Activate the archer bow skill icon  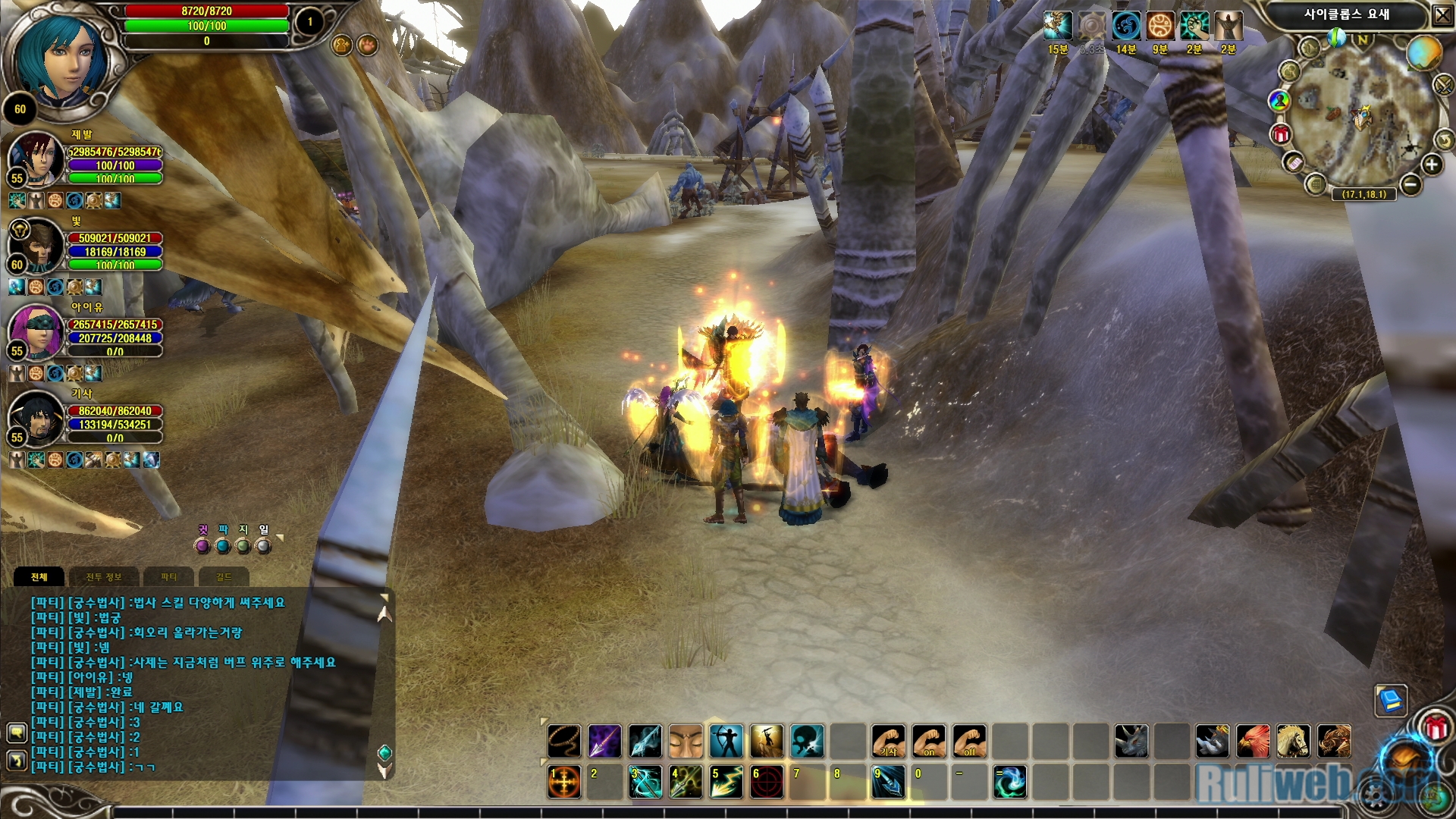click(726, 741)
